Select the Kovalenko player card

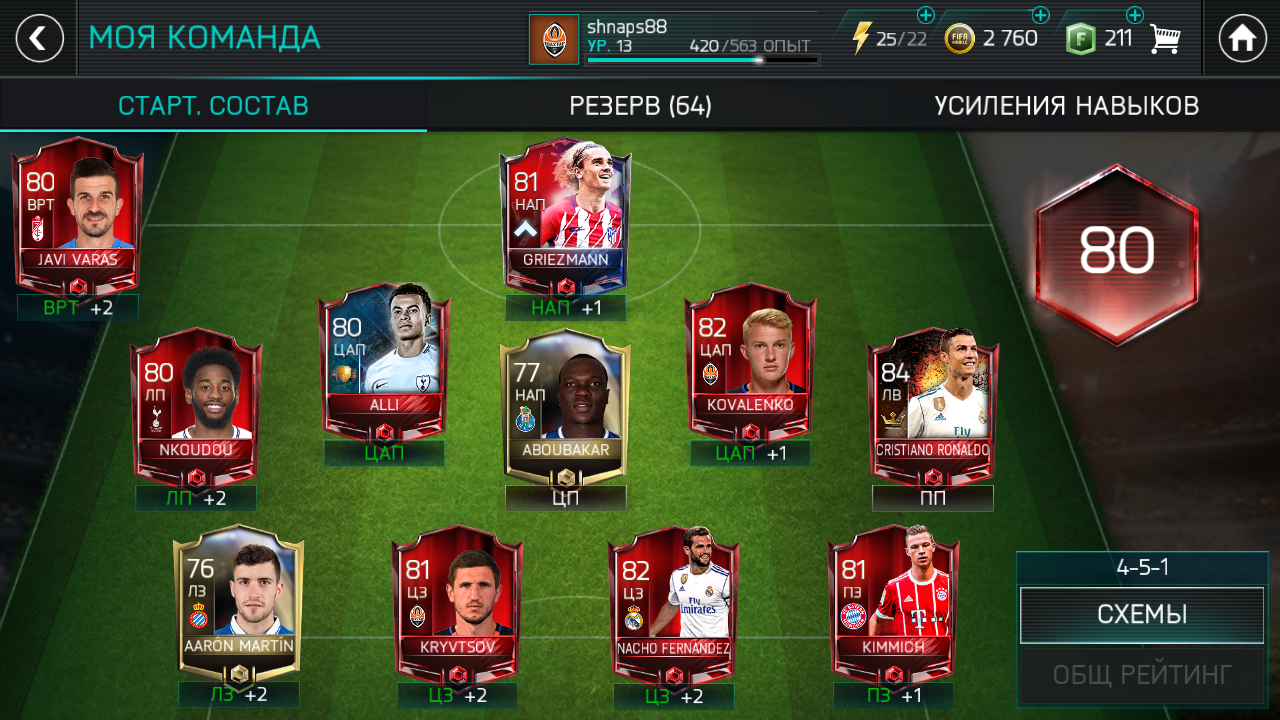750,360
